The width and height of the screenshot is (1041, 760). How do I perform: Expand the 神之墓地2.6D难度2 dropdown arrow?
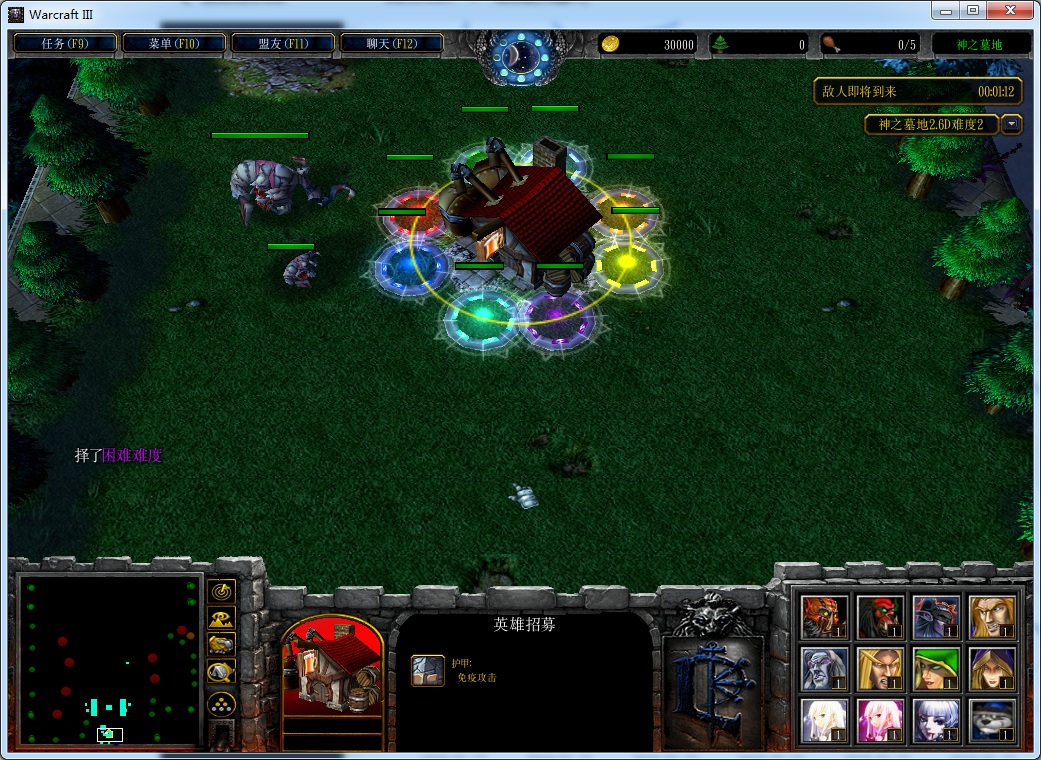(1012, 124)
